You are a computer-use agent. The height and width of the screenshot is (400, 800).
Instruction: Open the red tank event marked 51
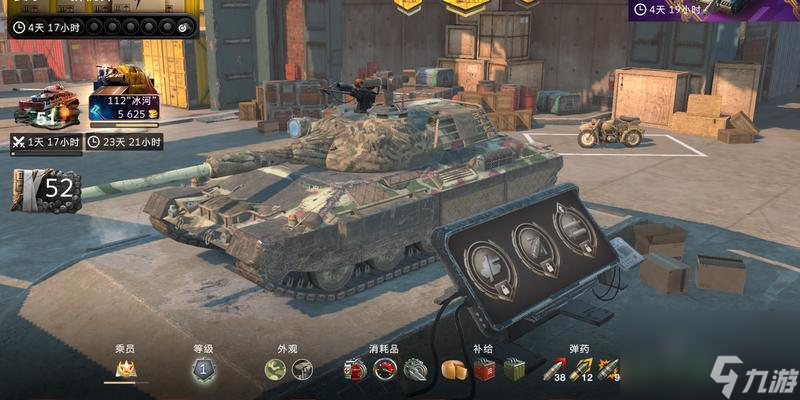(x=46, y=106)
